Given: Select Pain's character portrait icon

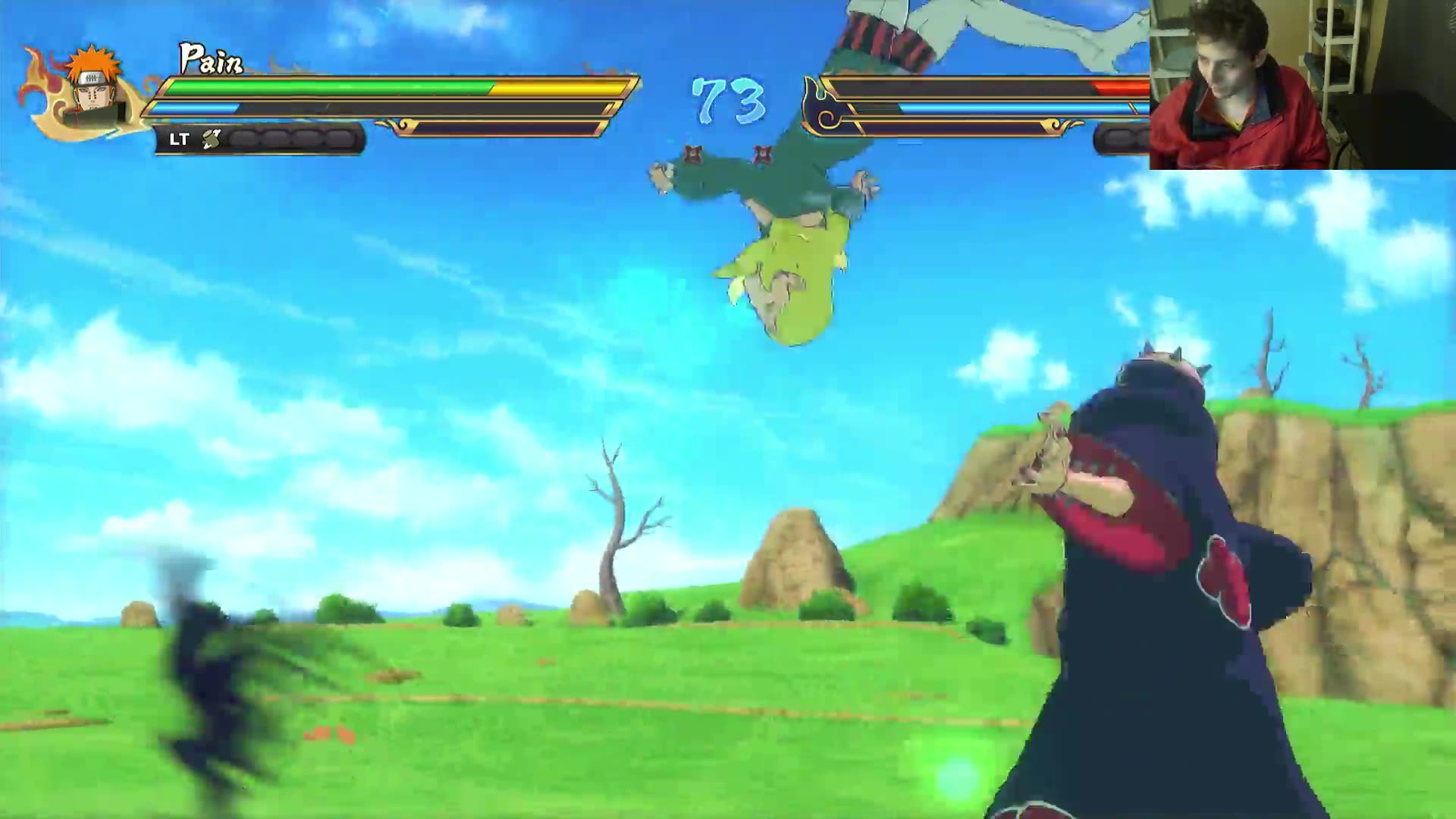Looking at the screenshot, I should [91, 95].
